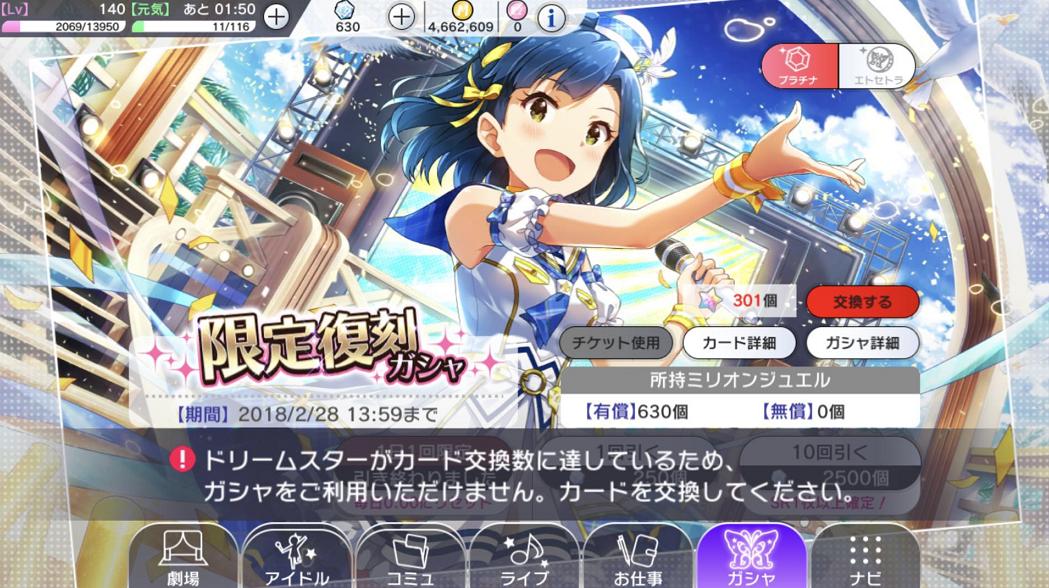Image resolution: width=1049 pixels, height=588 pixels.
Task: Click the plus button beside the stamina timer
Action: tap(275, 16)
